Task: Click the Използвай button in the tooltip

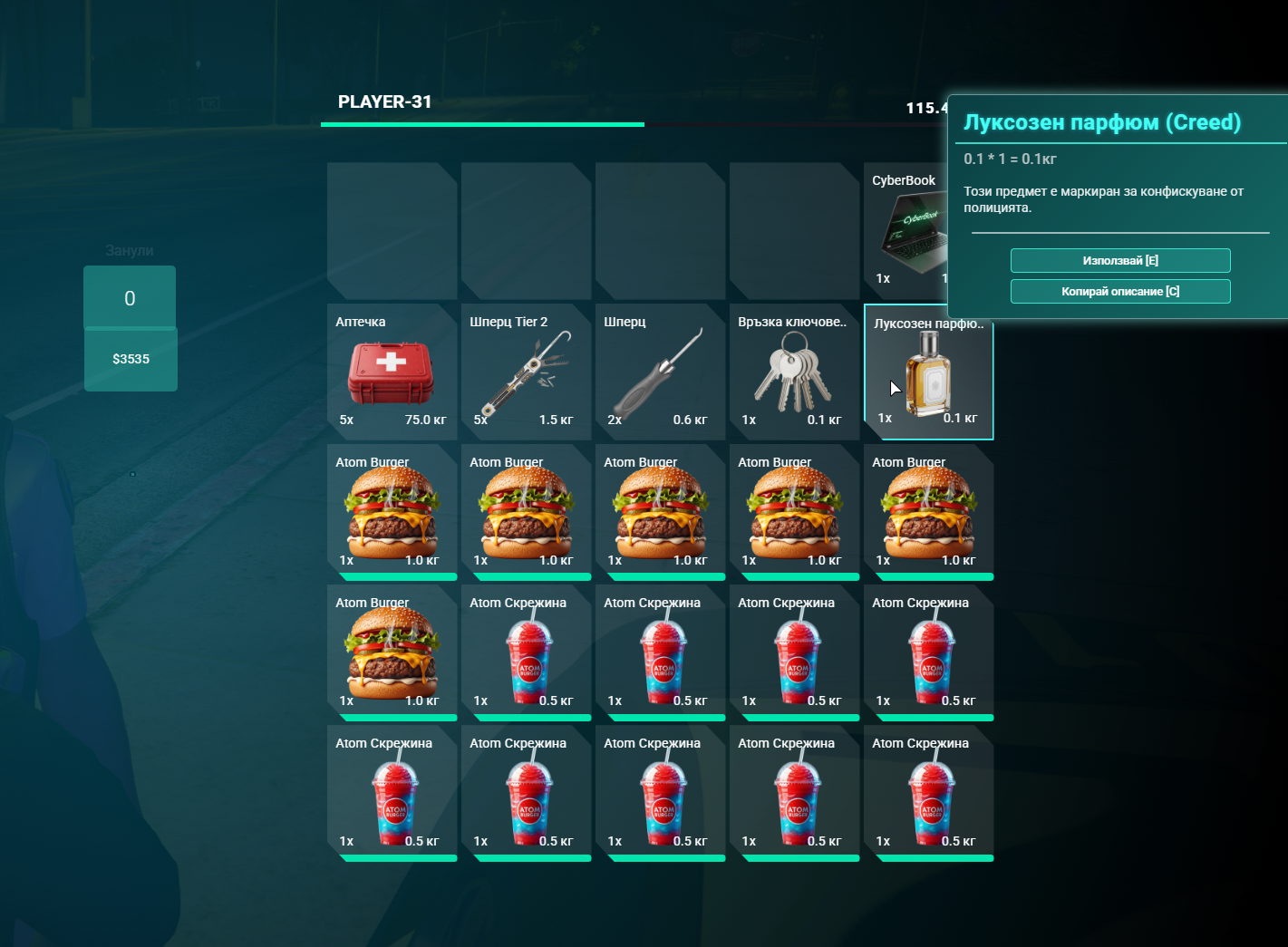Action: (x=1120, y=261)
